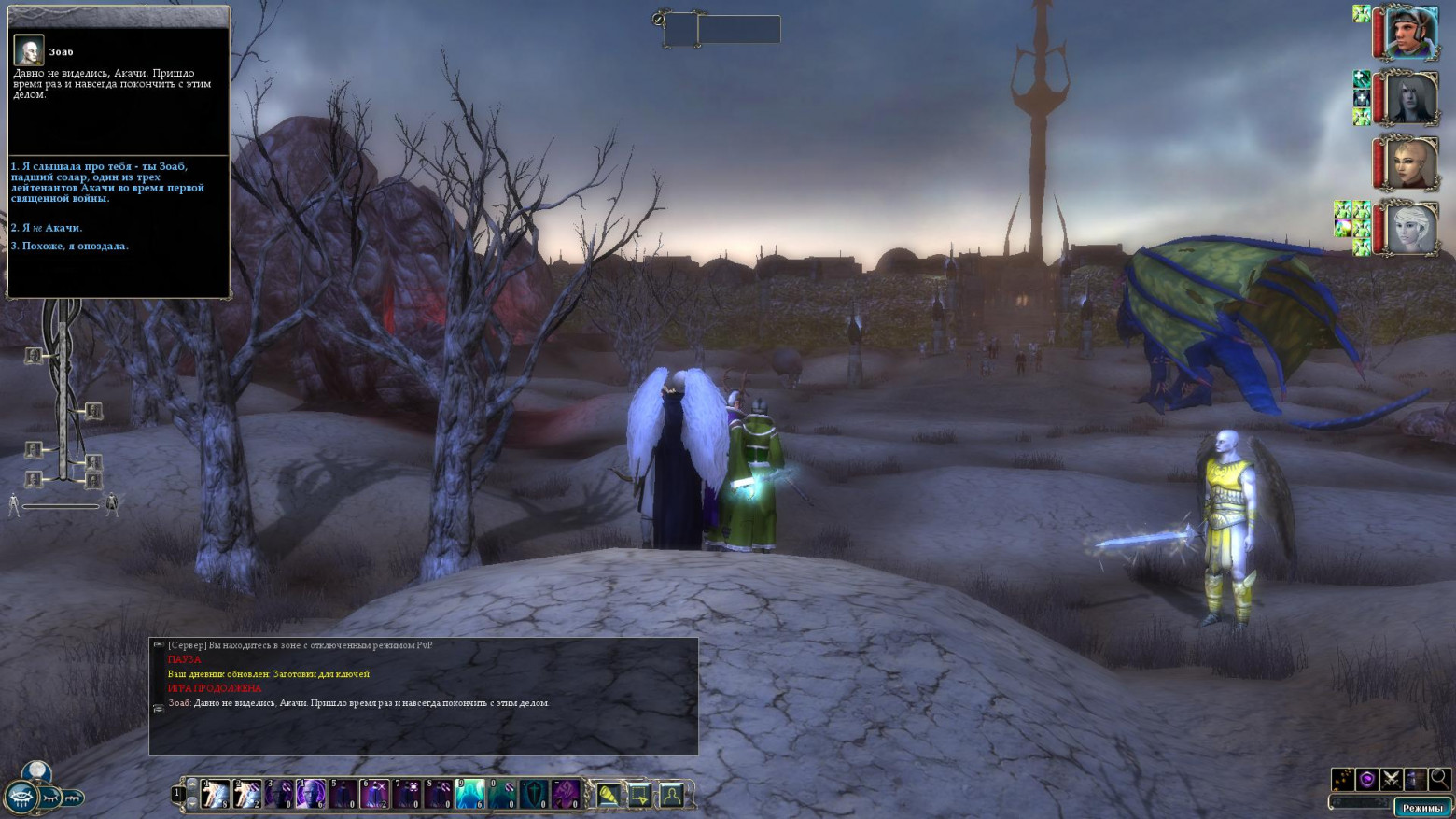The width and height of the screenshot is (1456, 819).
Task: Click the flashlight icon beside the hotbar
Action: pos(608,795)
